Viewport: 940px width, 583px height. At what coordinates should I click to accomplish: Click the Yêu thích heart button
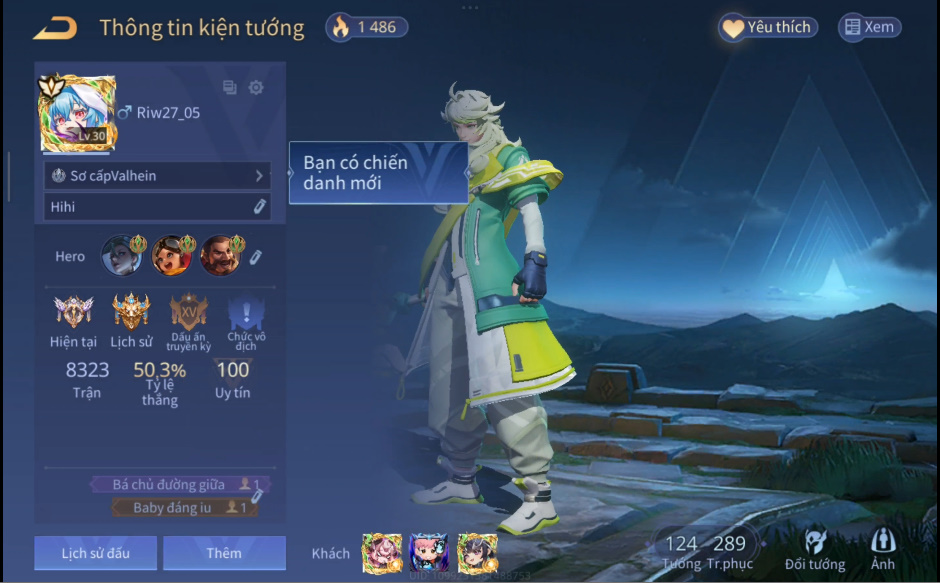(767, 28)
